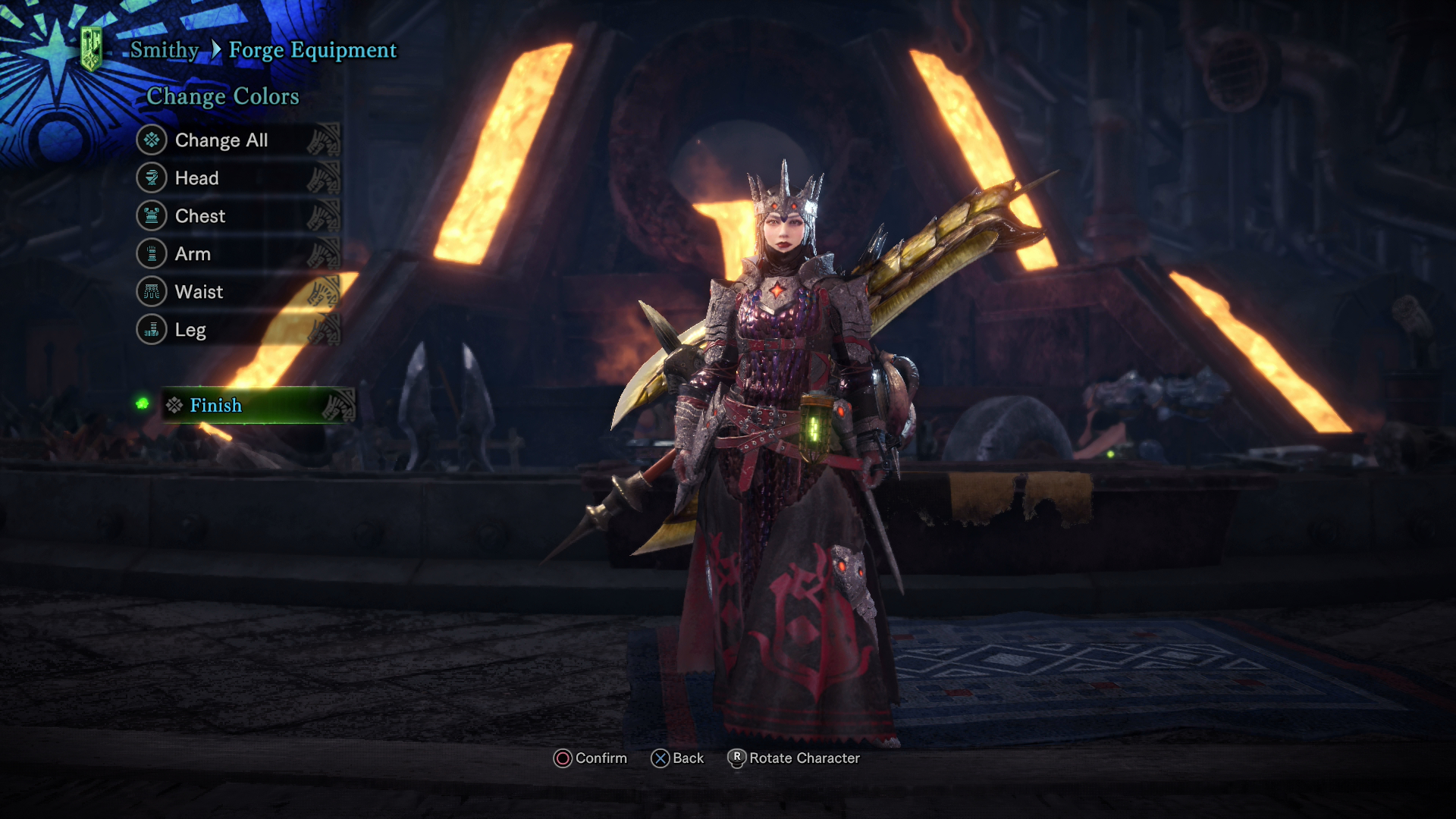Click the X Back button icon
1456x819 pixels.
[660, 758]
